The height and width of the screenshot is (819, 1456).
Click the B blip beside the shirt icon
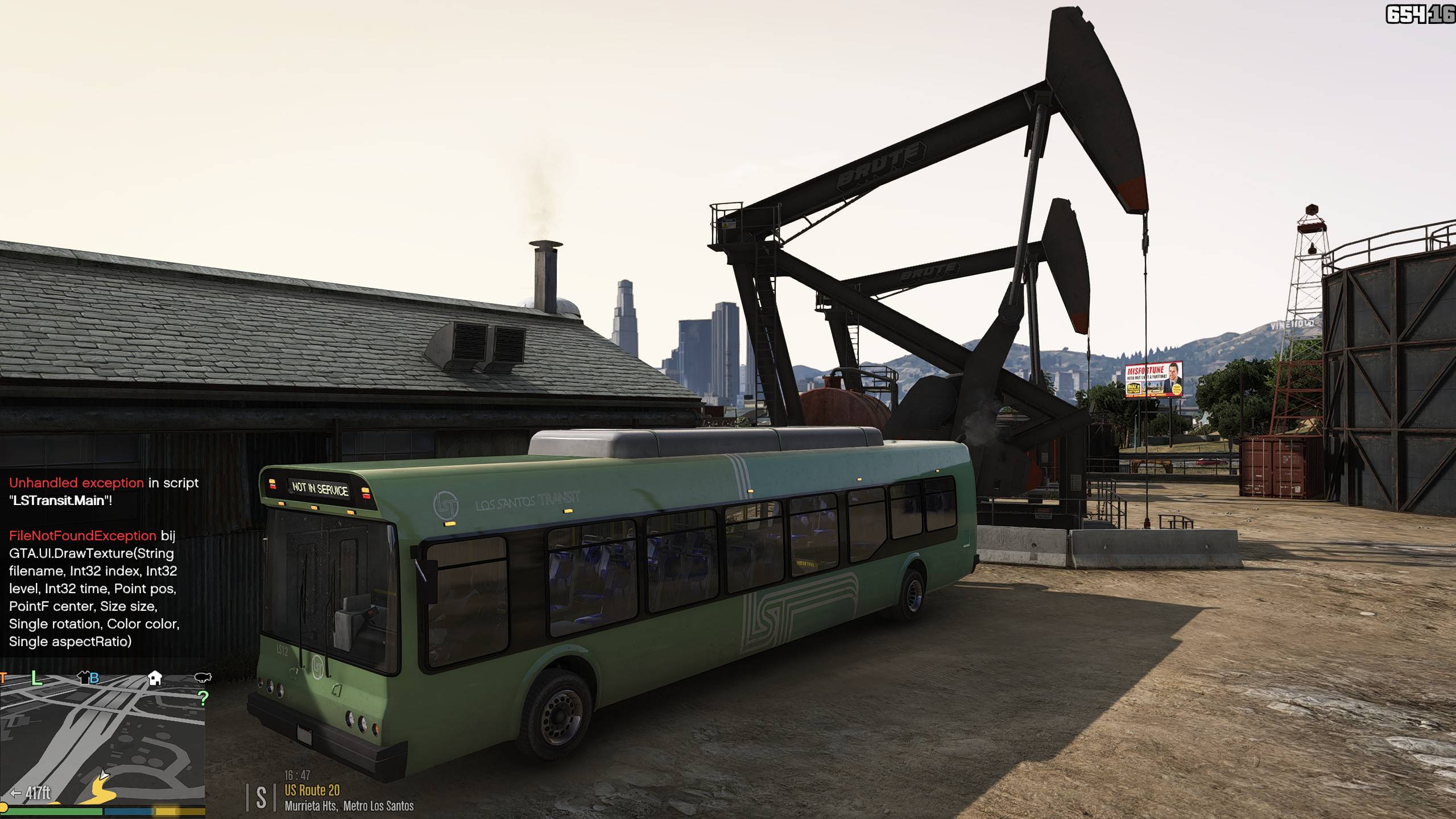pos(94,678)
